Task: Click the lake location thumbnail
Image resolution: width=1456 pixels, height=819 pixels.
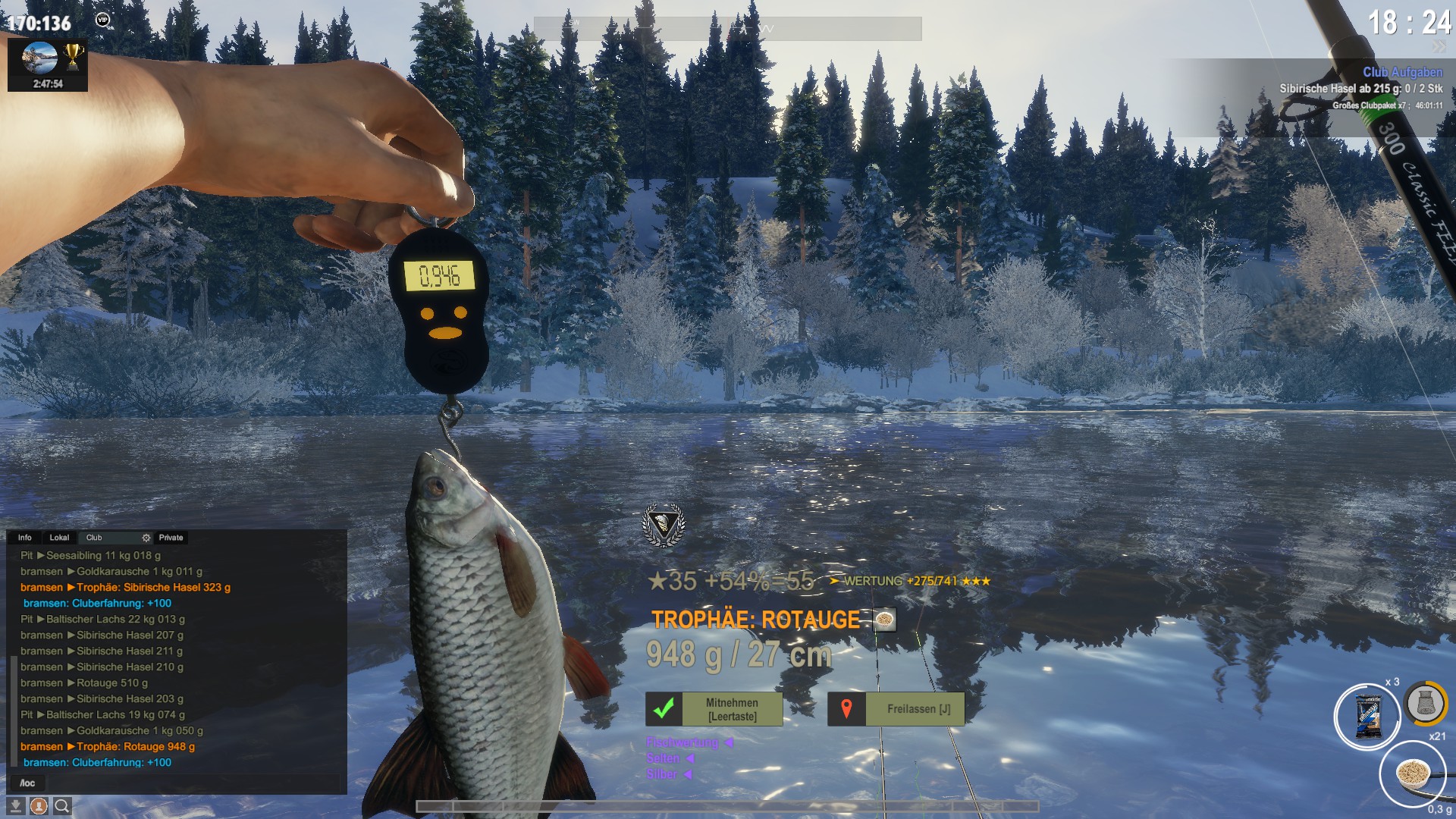Action: pyautogui.click(x=39, y=57)
